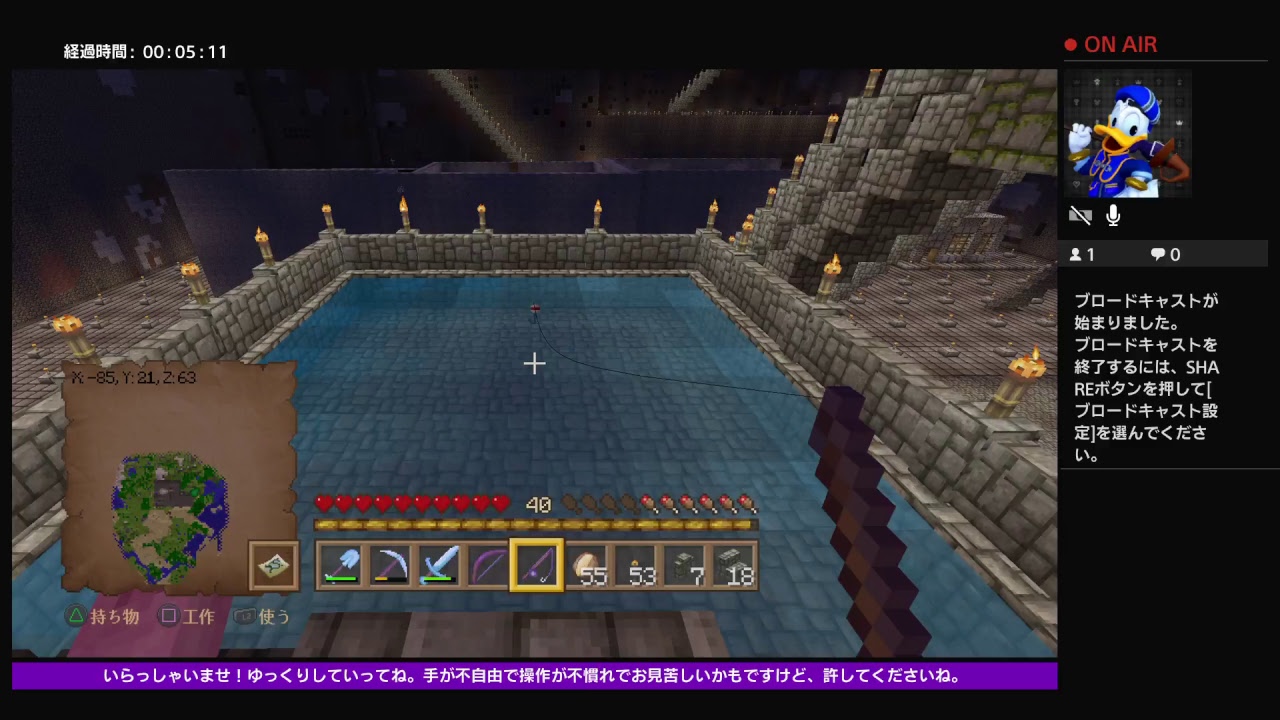Click the highlighted fishing rod slot
Image resolution: width=1280 pixels, height=720 pixels.
point(536,566)
